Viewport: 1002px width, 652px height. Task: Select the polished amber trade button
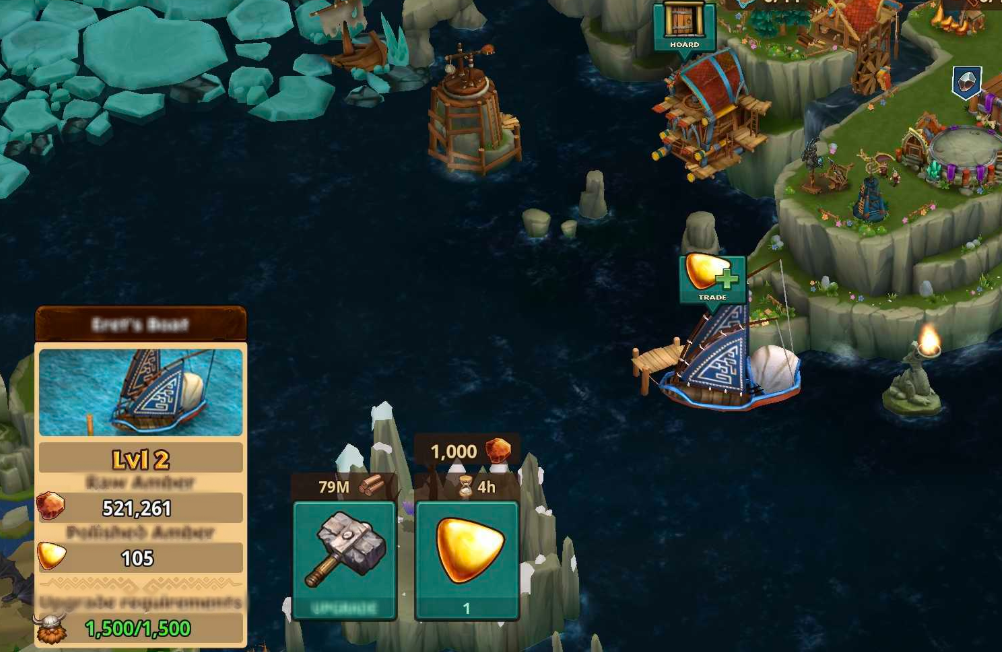coord(466,559)
